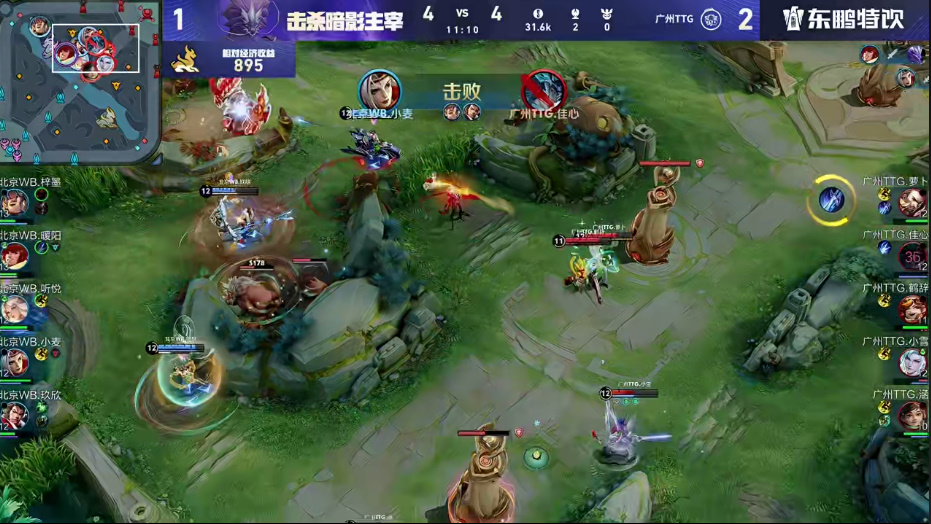
Task: Choose 广州TTG.涵 player portrait
Action: (911, 414)
